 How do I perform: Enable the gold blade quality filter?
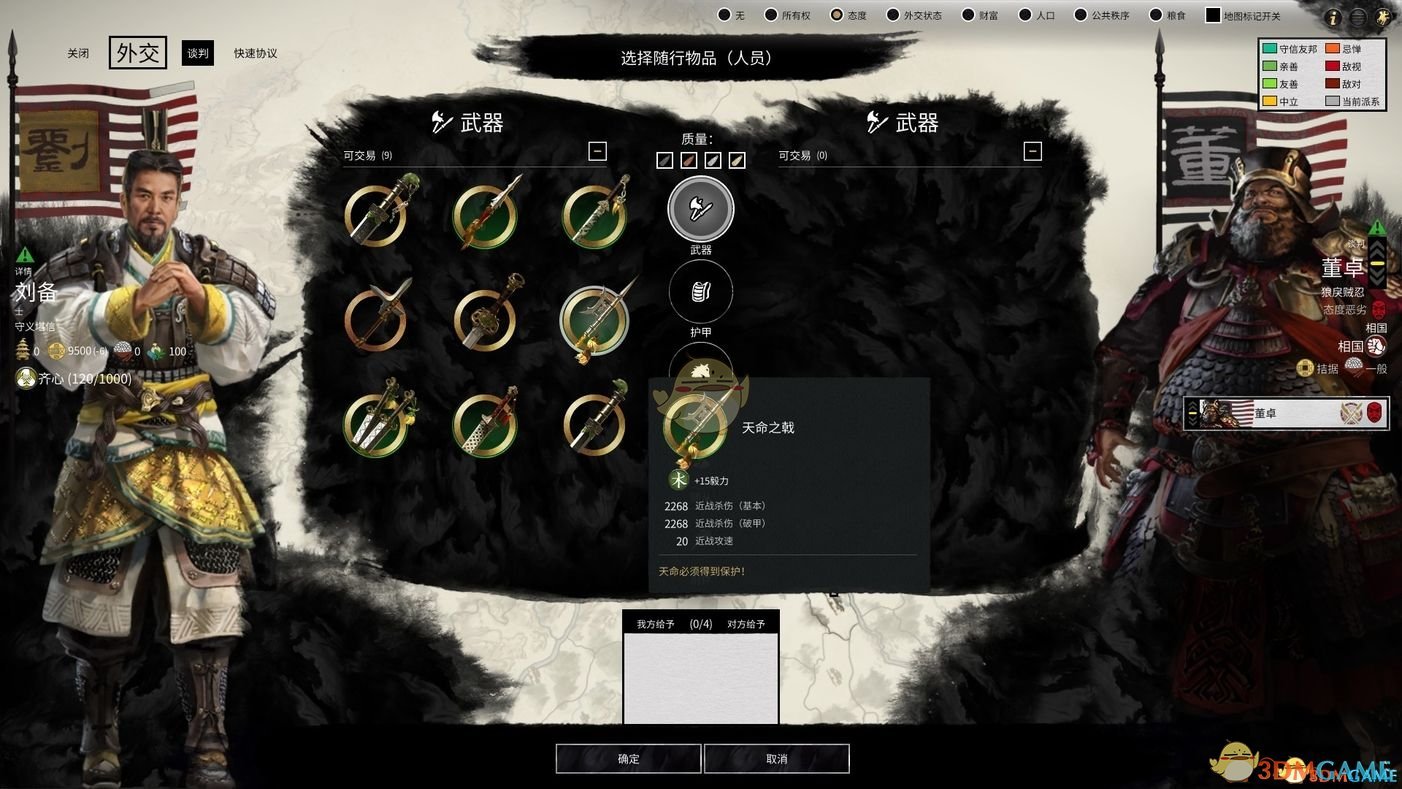pos(737,159)
